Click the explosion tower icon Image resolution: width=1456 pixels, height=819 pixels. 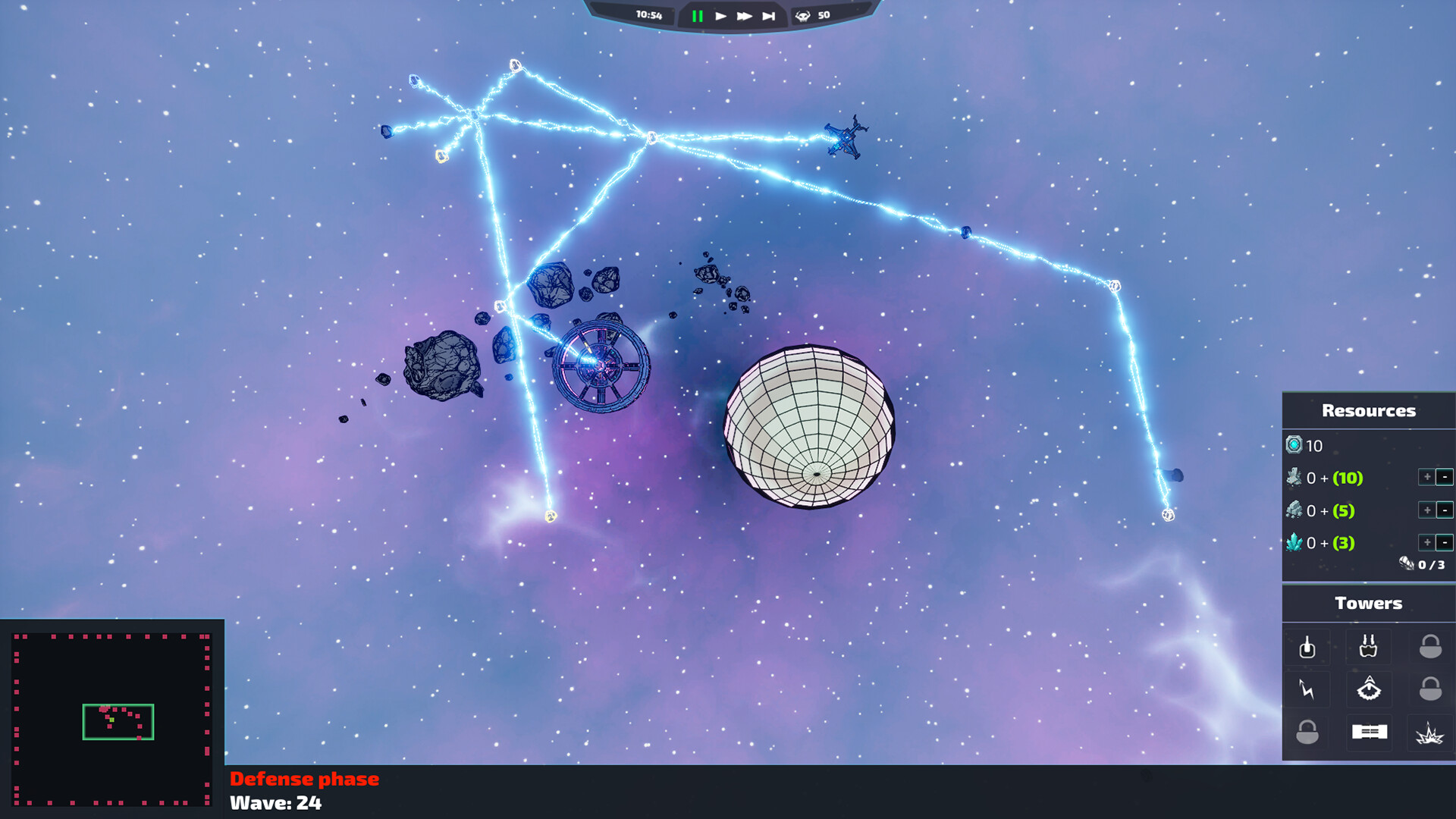pyautogui.click(x=1429, y=733)
